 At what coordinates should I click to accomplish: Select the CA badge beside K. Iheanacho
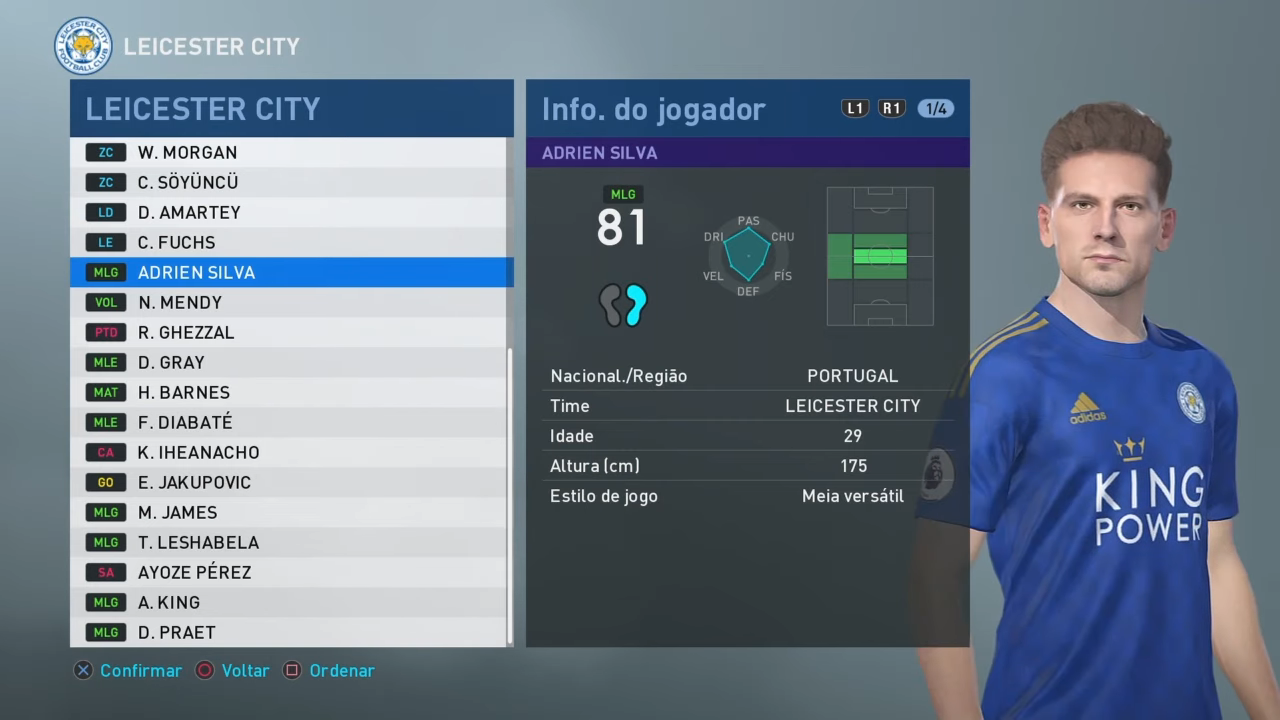(x=106, y=452)
